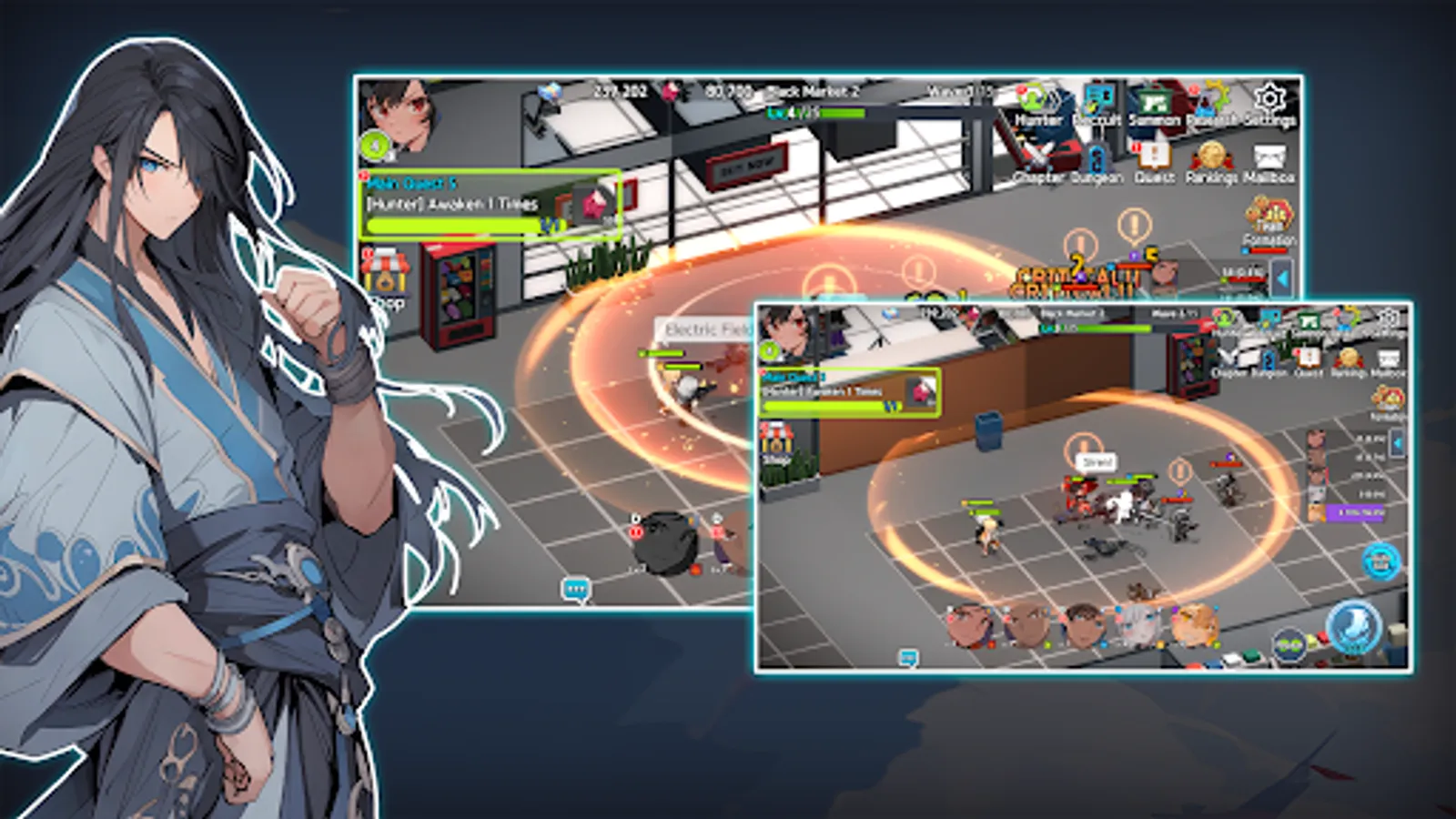1456x819 pixels.
Task: Select the first hero portrait at bottom
Action: tap(965, 626)
